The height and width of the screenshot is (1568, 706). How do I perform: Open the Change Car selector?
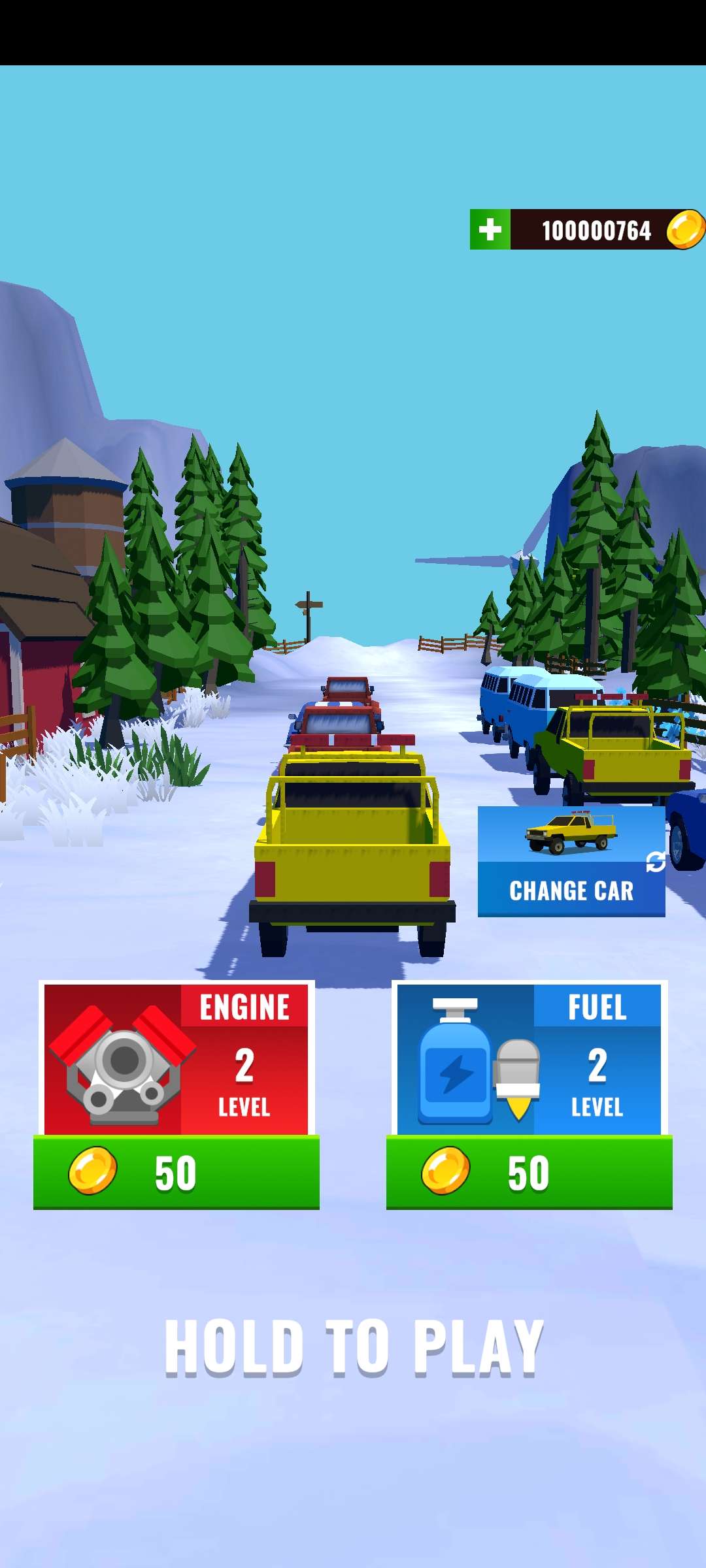[571, 861]
